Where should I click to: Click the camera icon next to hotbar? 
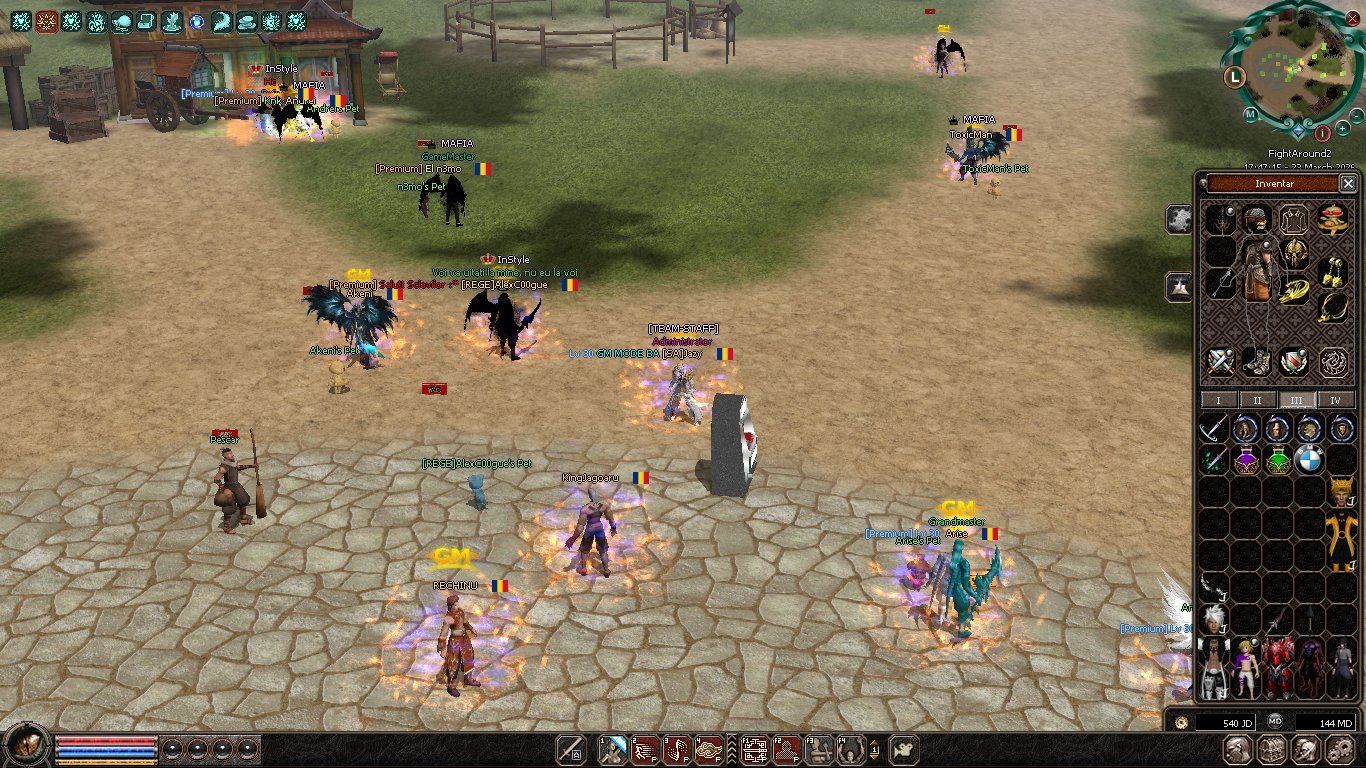point(904,748)
